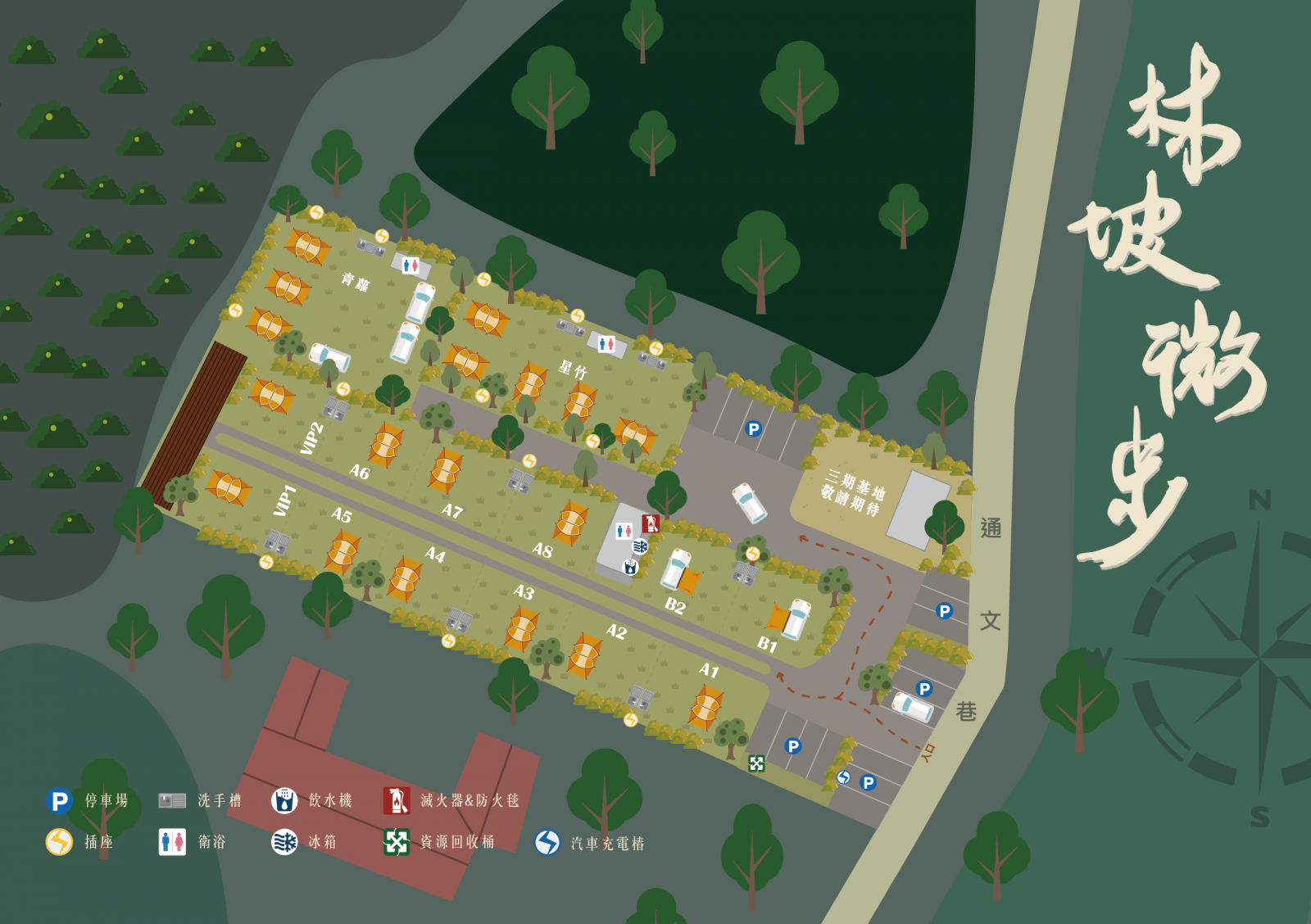Click the 星竹 area label

click(573, 369)
